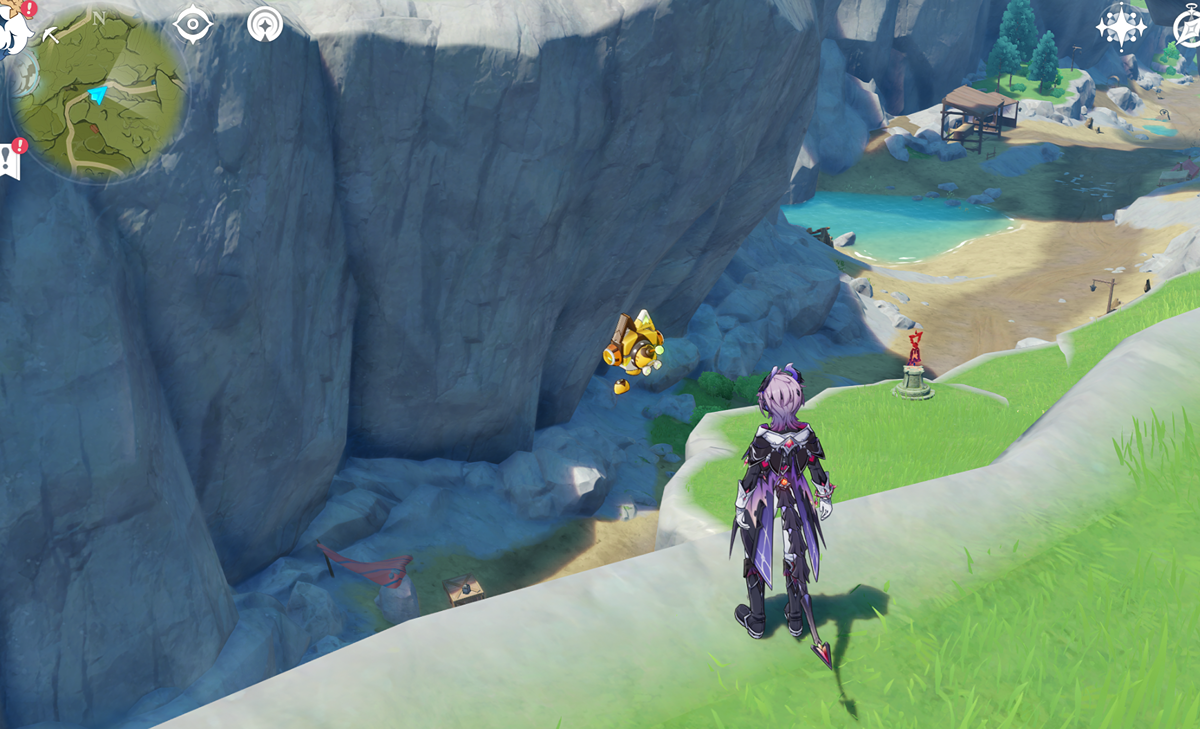Activate the eye-shaped Elemental Sight icon
The image size is (1200, 729).
coord(192,23)
